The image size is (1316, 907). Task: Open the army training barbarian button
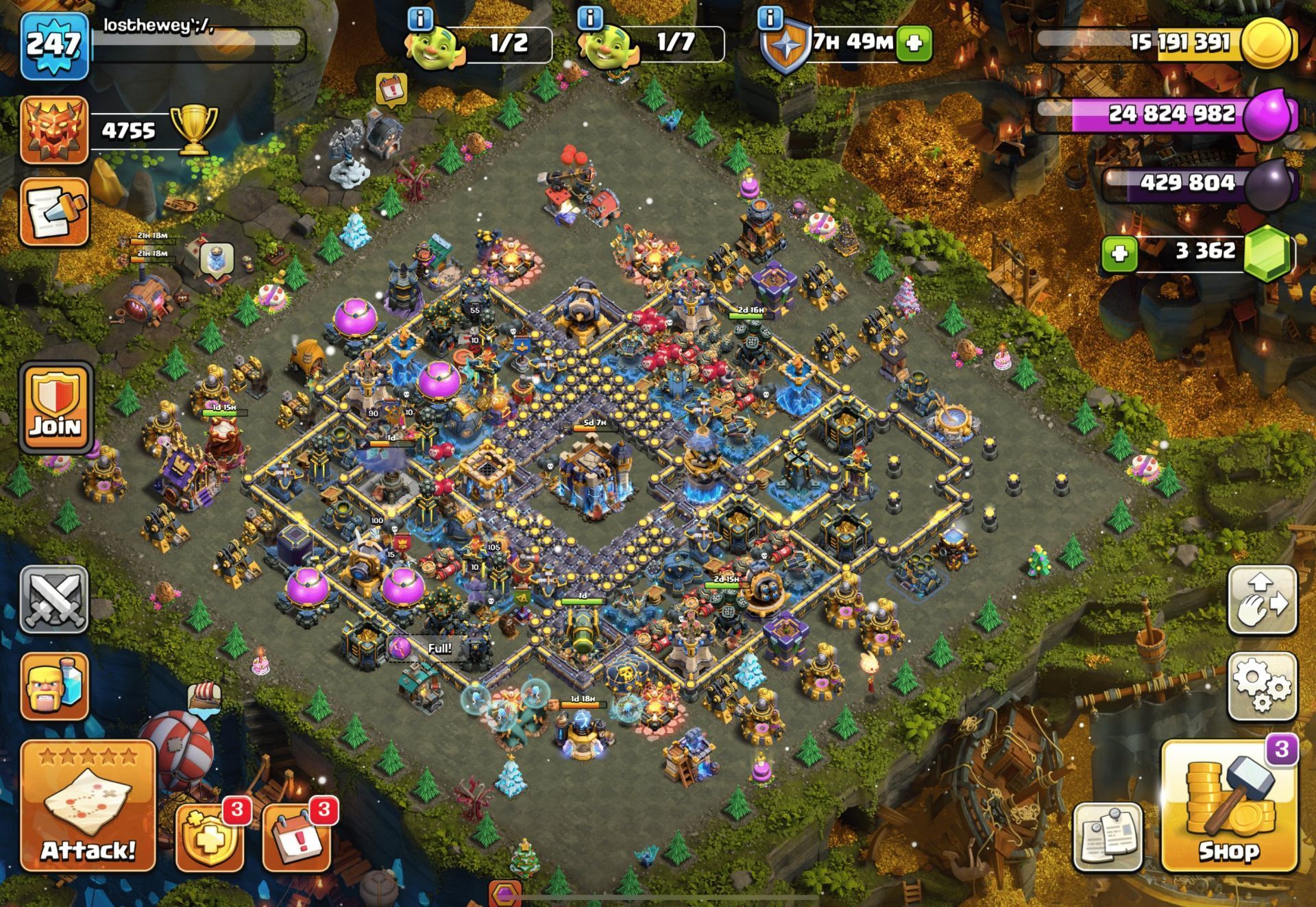(x=55, y=686)
